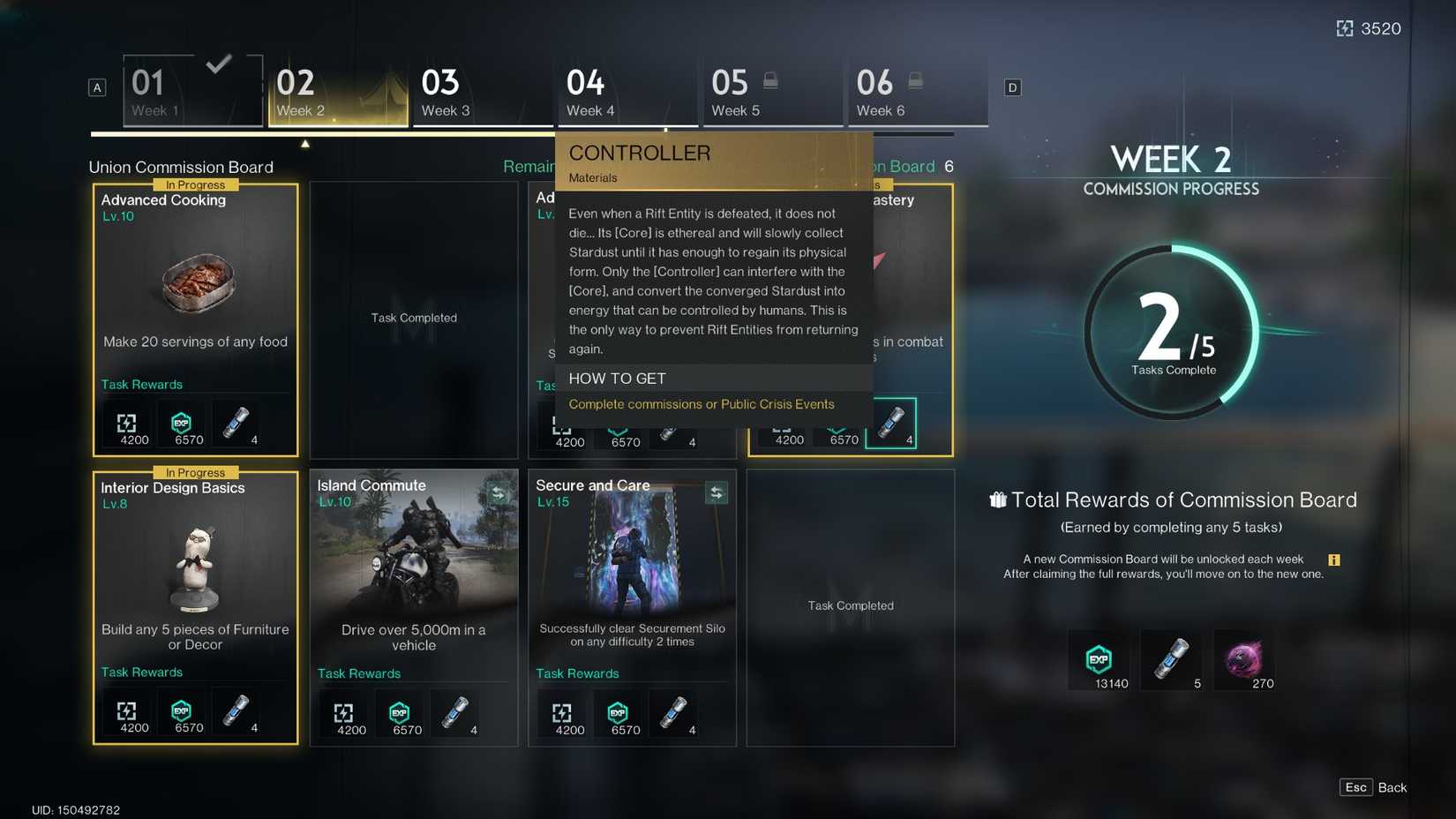Screen dimensions: 1456x819
Task: Click the D arrow to page weeks right
Action: [x=1012, y=87]
